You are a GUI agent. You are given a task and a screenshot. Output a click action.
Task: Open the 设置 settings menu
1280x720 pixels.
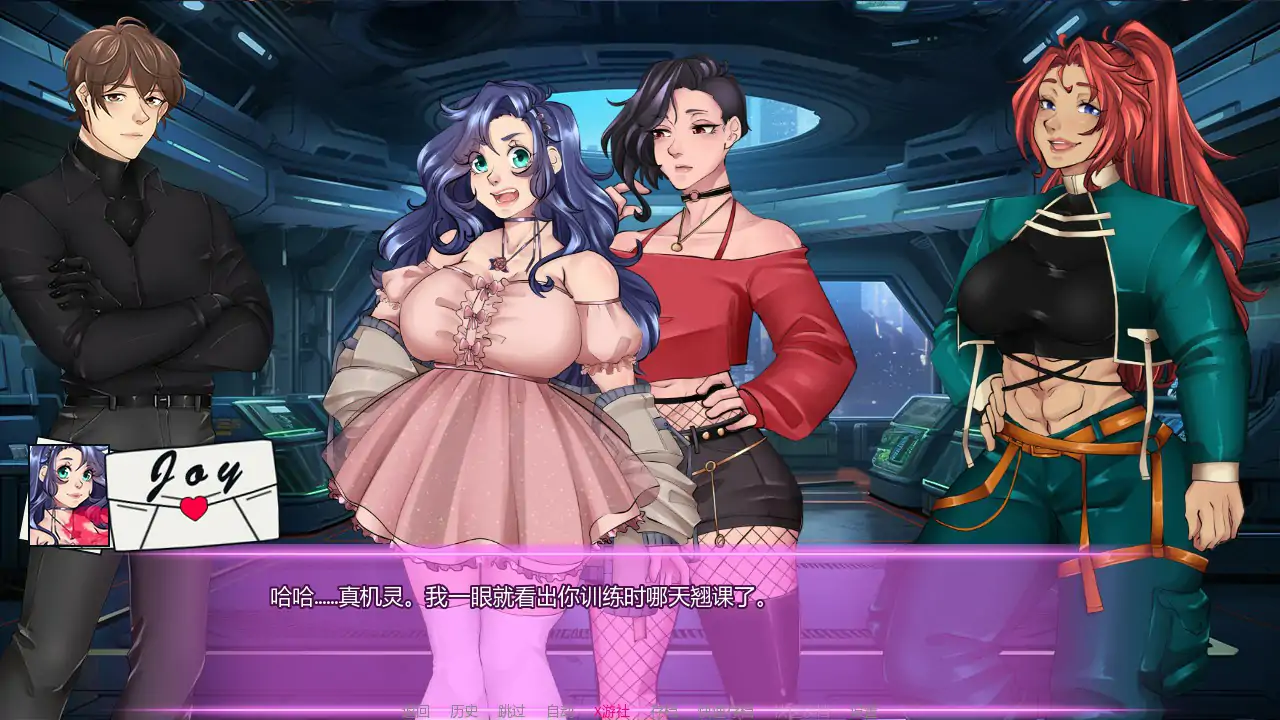coord(864,712)
